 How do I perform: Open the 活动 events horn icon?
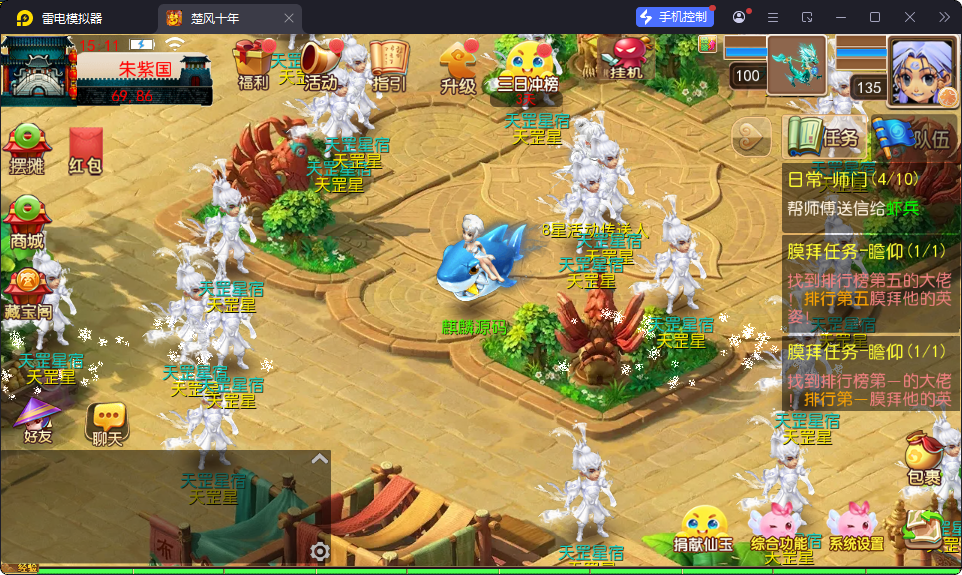pos(320,66)
